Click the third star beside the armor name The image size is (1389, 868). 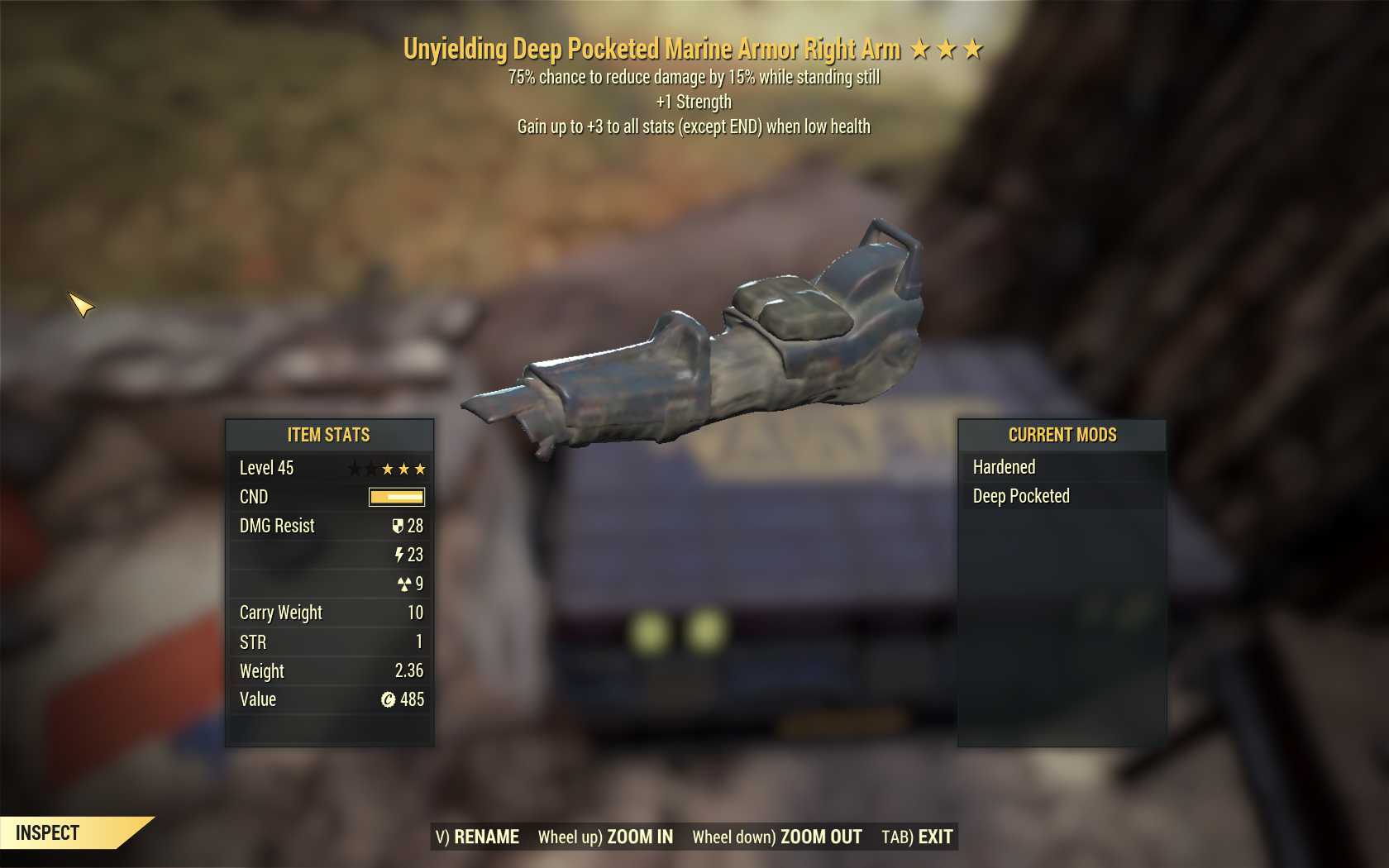975,49
